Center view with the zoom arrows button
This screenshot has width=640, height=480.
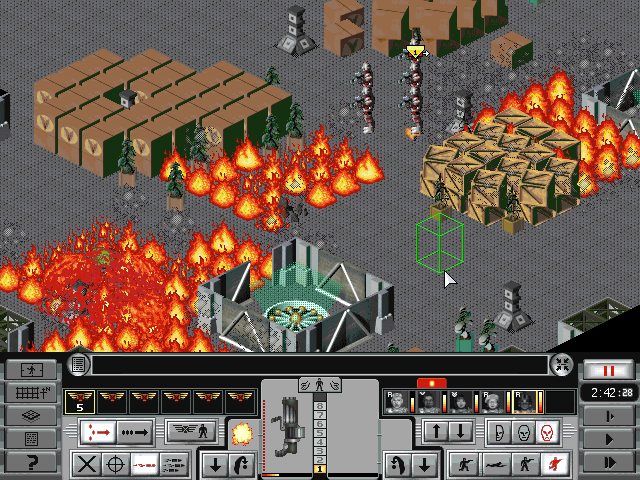coord(563,365)
